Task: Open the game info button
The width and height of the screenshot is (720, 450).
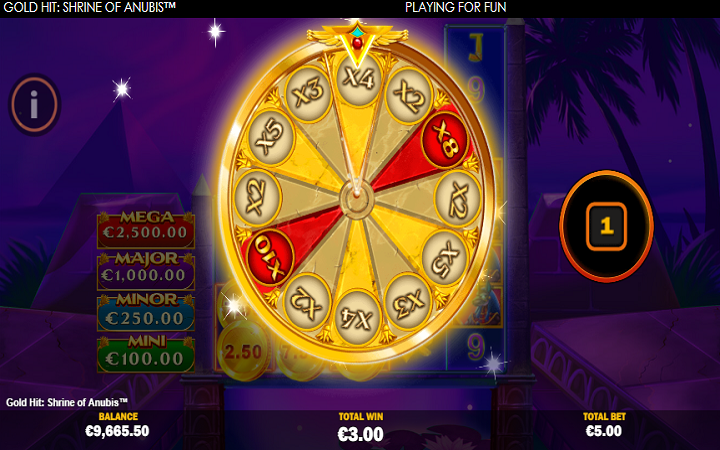Action: click(x=35, y=102)
